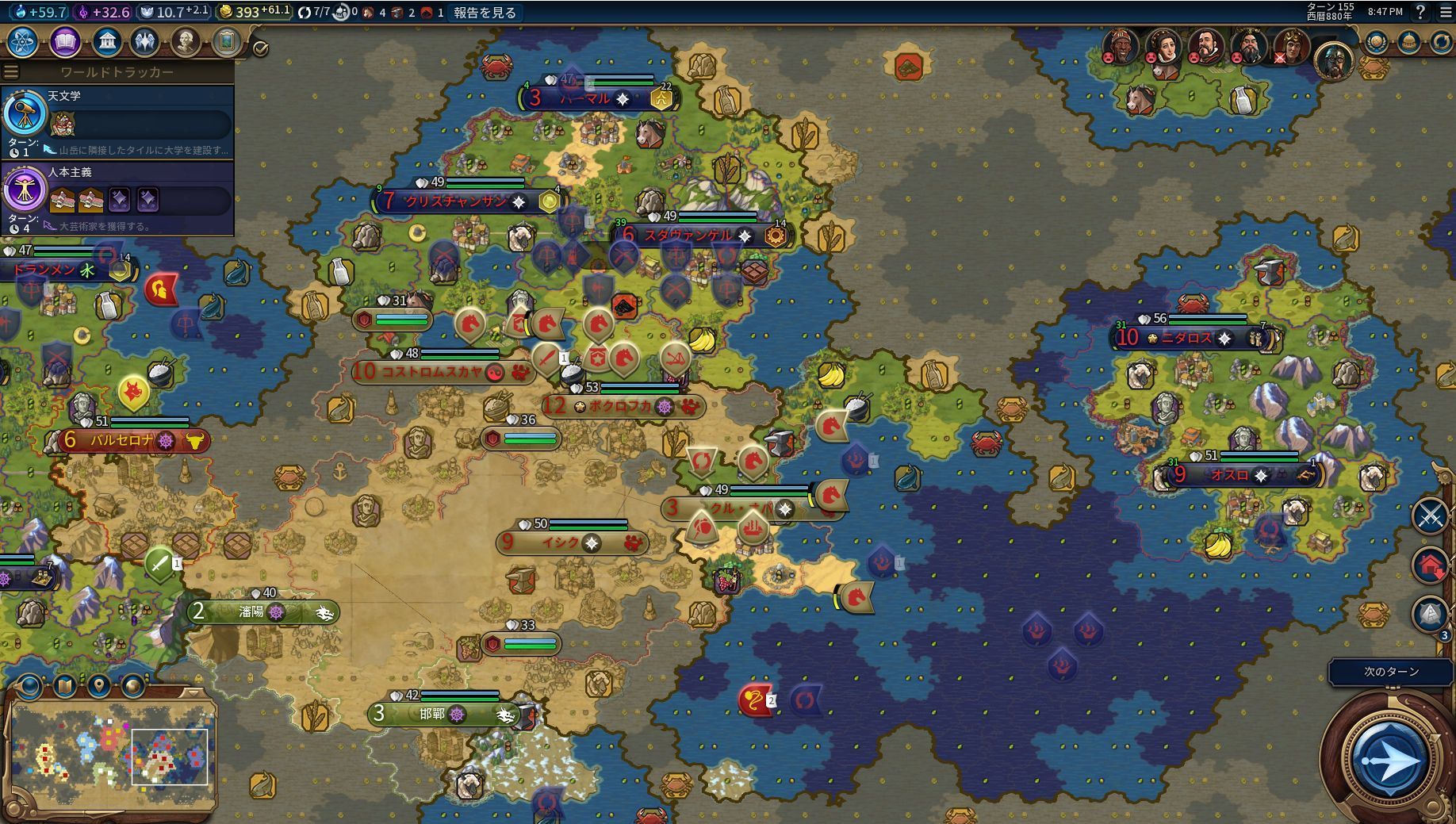Open the main game menu at top right
Viewport: 1456px width, 824px height.
coord(1446,13)
